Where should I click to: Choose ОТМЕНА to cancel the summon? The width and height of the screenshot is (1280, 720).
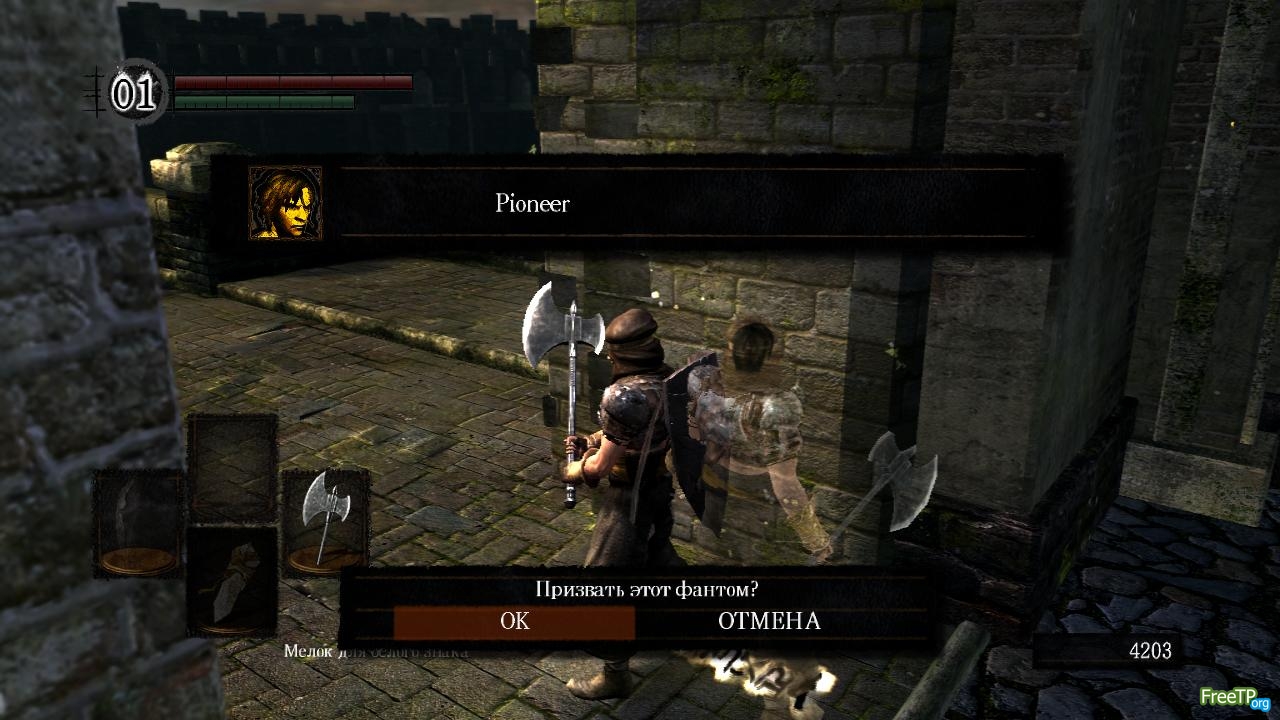pyautogui.click(x=768, y=621)
